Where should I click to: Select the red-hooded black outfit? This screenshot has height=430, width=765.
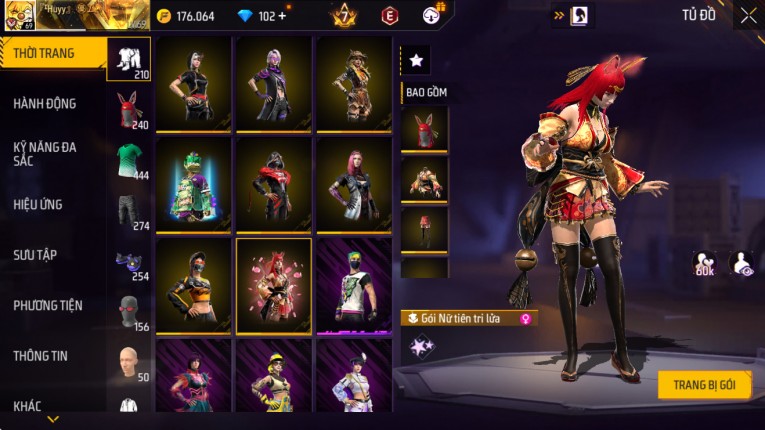pos(273,184)
